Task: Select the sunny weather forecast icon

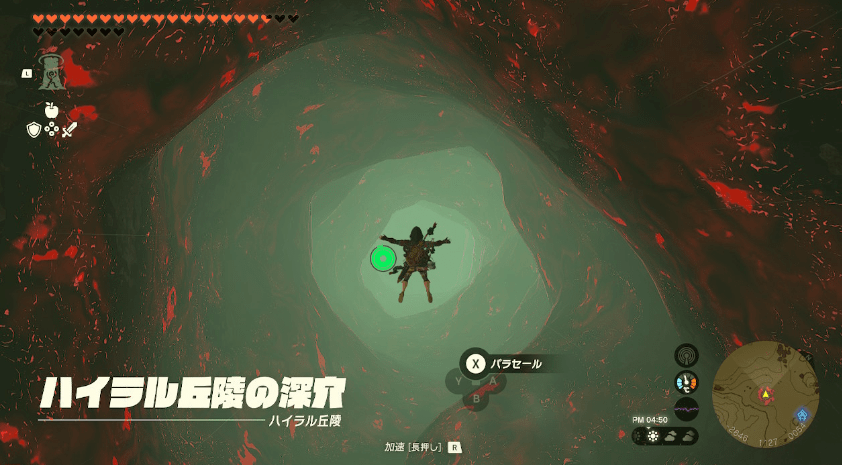Action: point(653,436)
